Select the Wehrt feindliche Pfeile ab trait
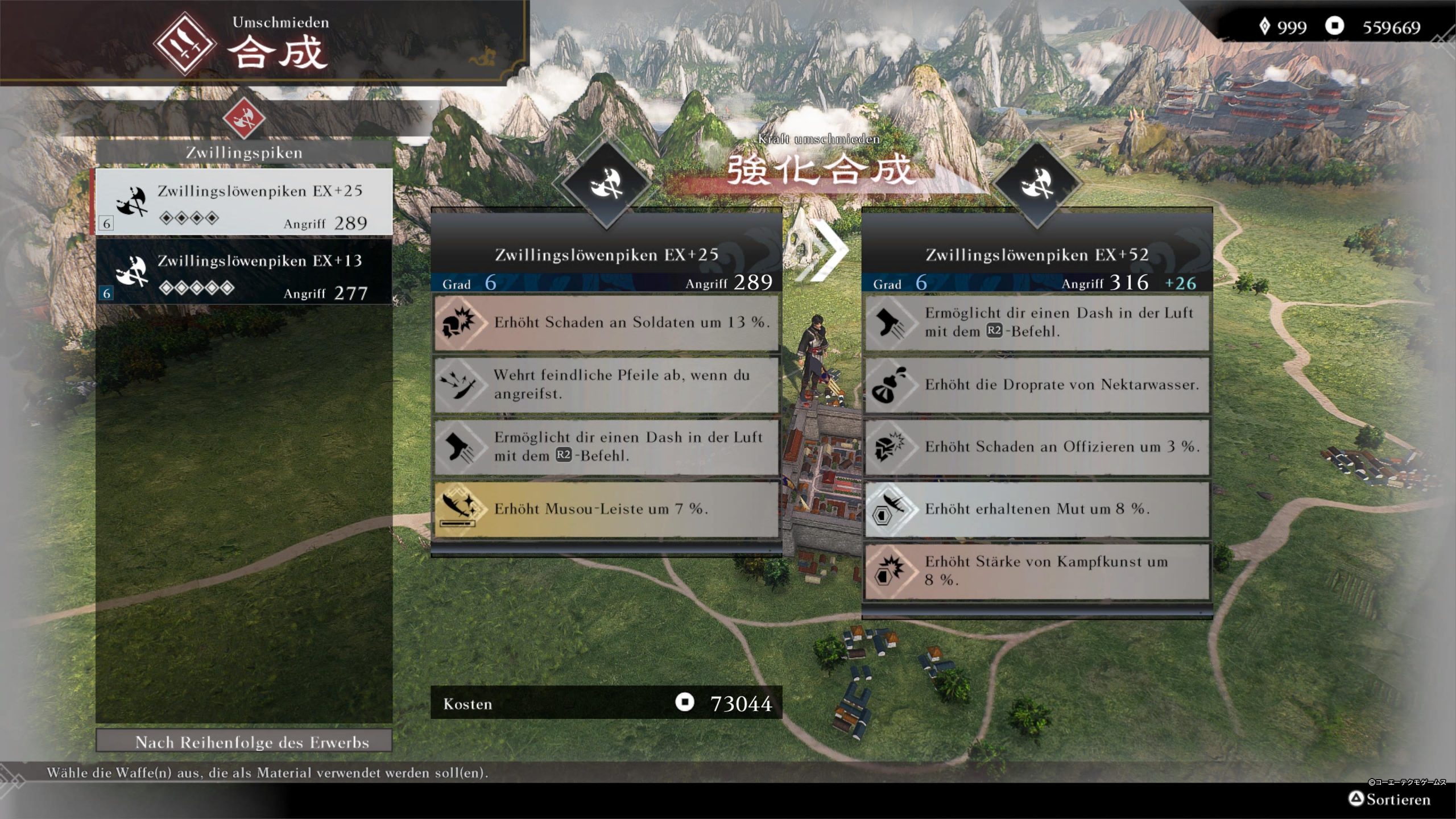Image resolution: width=1456 pixels, height=819 pixels. tap(606, 384)
